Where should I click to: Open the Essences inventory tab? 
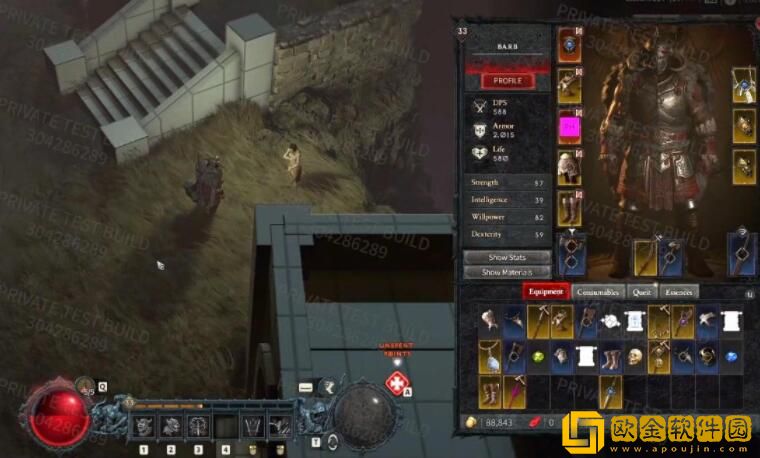tap(679, 292)
